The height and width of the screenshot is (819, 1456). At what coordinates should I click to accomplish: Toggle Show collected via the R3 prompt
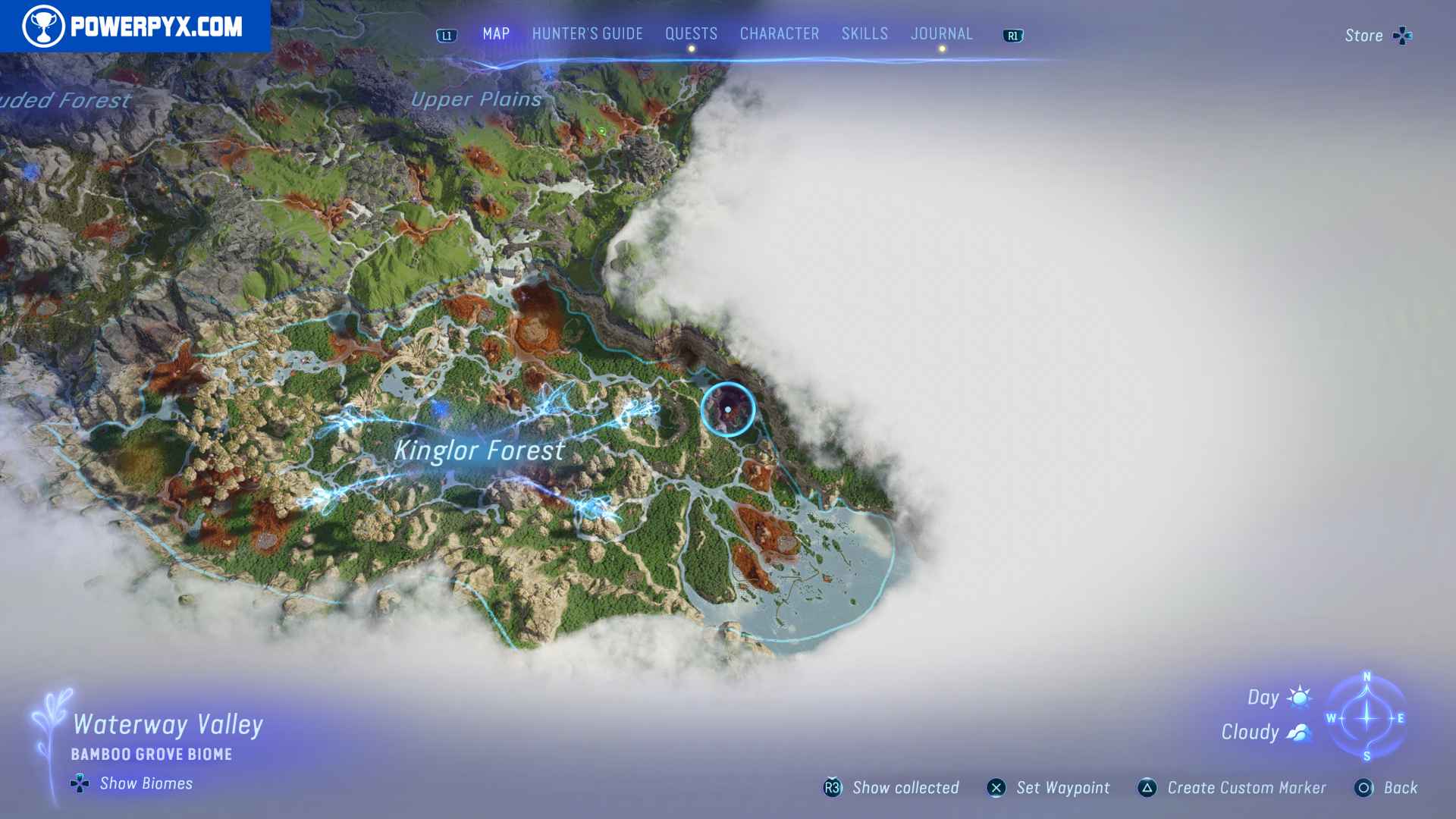coord(831,788)
